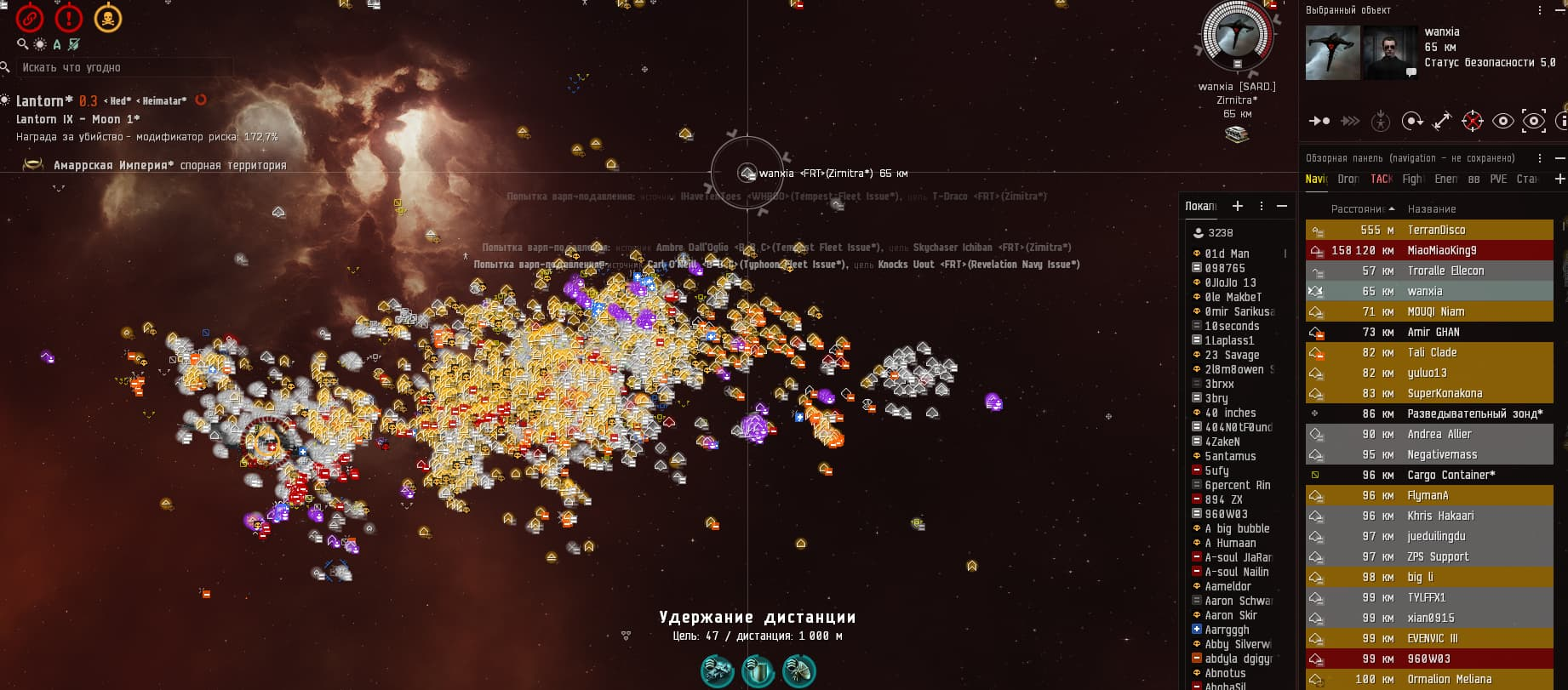Select 0le MakbeT in Local member list

pyautogui.click(x=1233, y=297)
